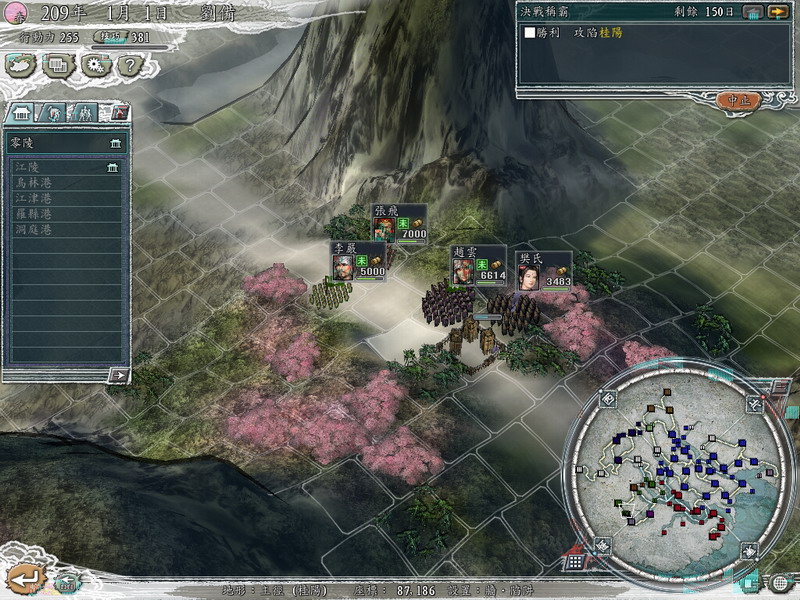This screenshot has width=800, height=600.
Task: Open the gear settings menu
Action: click(95, 65)
